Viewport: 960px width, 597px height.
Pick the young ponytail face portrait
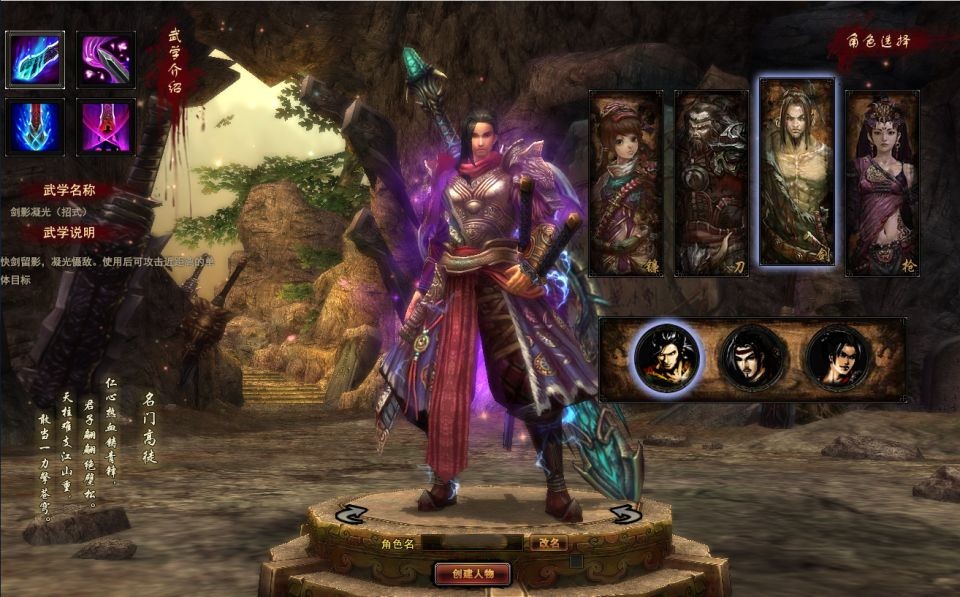coord(838,358)
